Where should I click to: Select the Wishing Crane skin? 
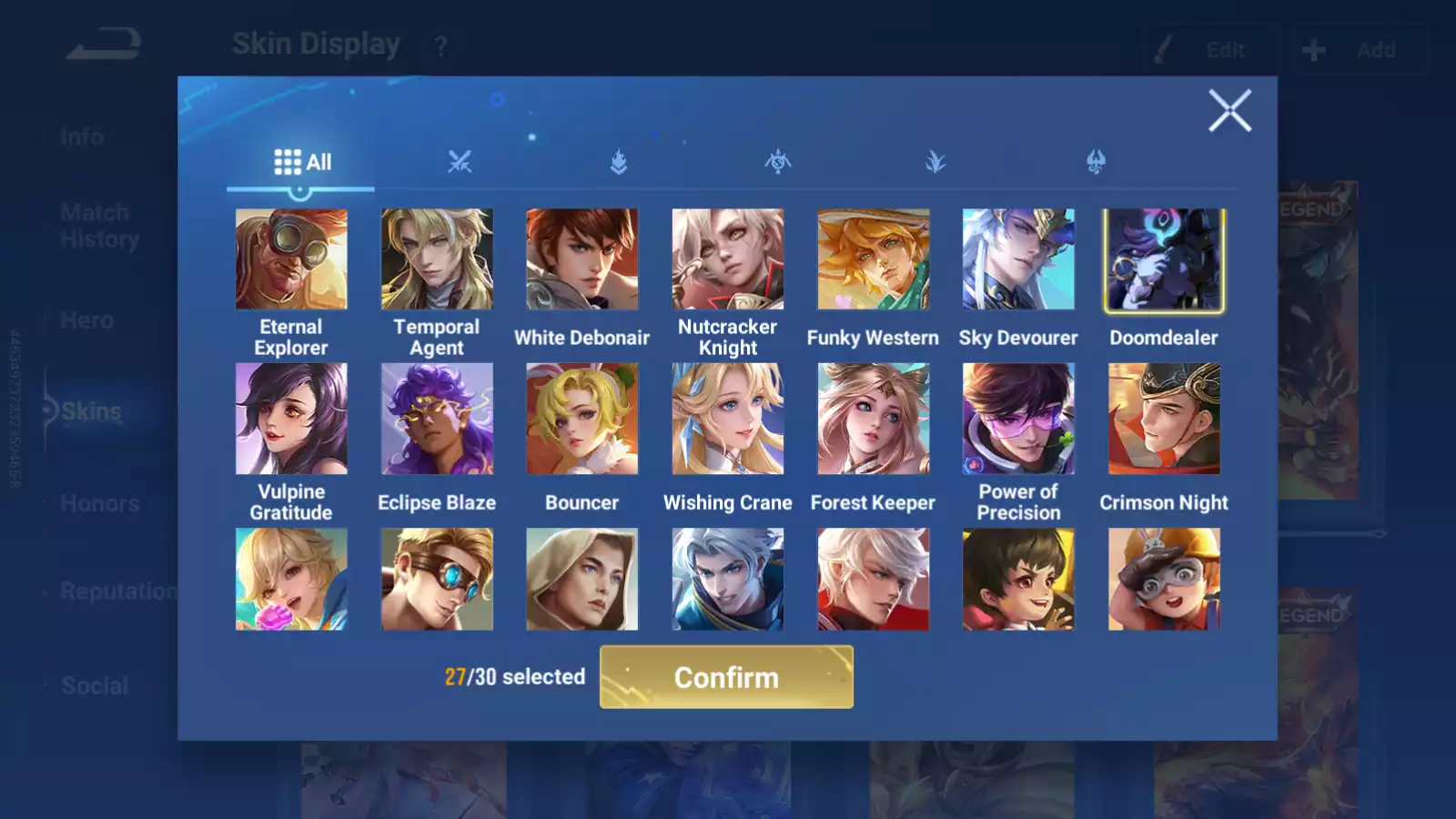728,419
